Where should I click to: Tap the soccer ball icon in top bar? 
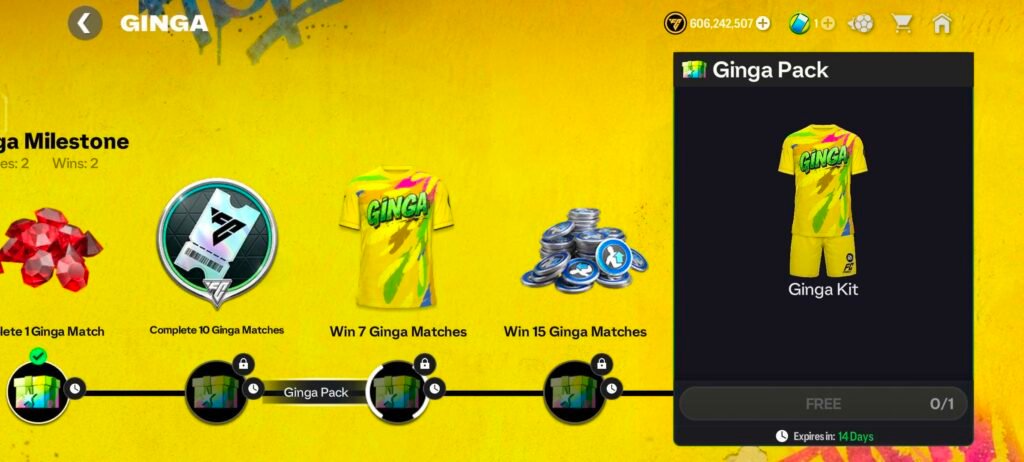861,23
